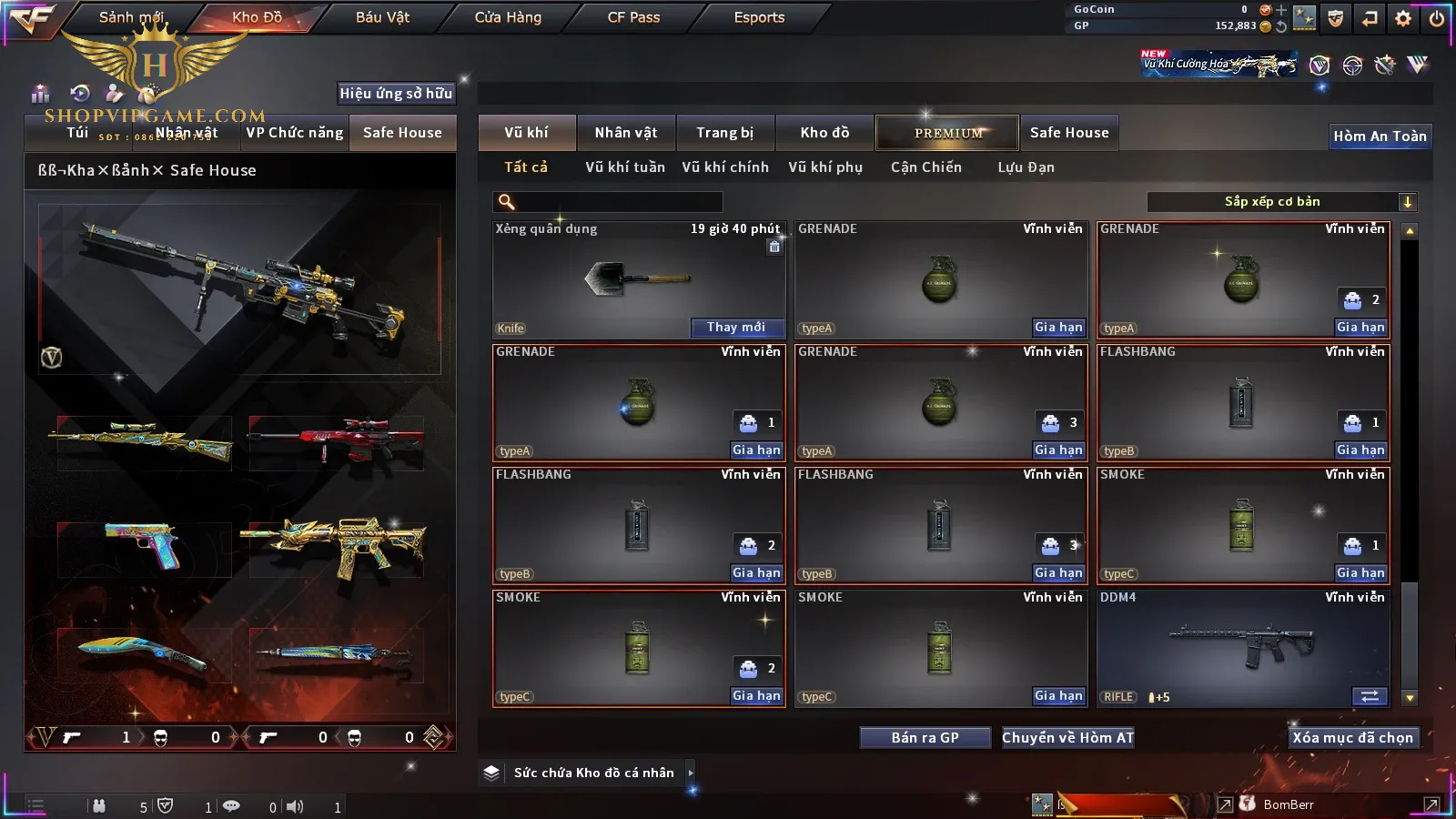Image resolution: width=1456 pixels, height=819 pixels.
Task: Open the Cửa Hàng shop menu
Action: pos(508,17)
